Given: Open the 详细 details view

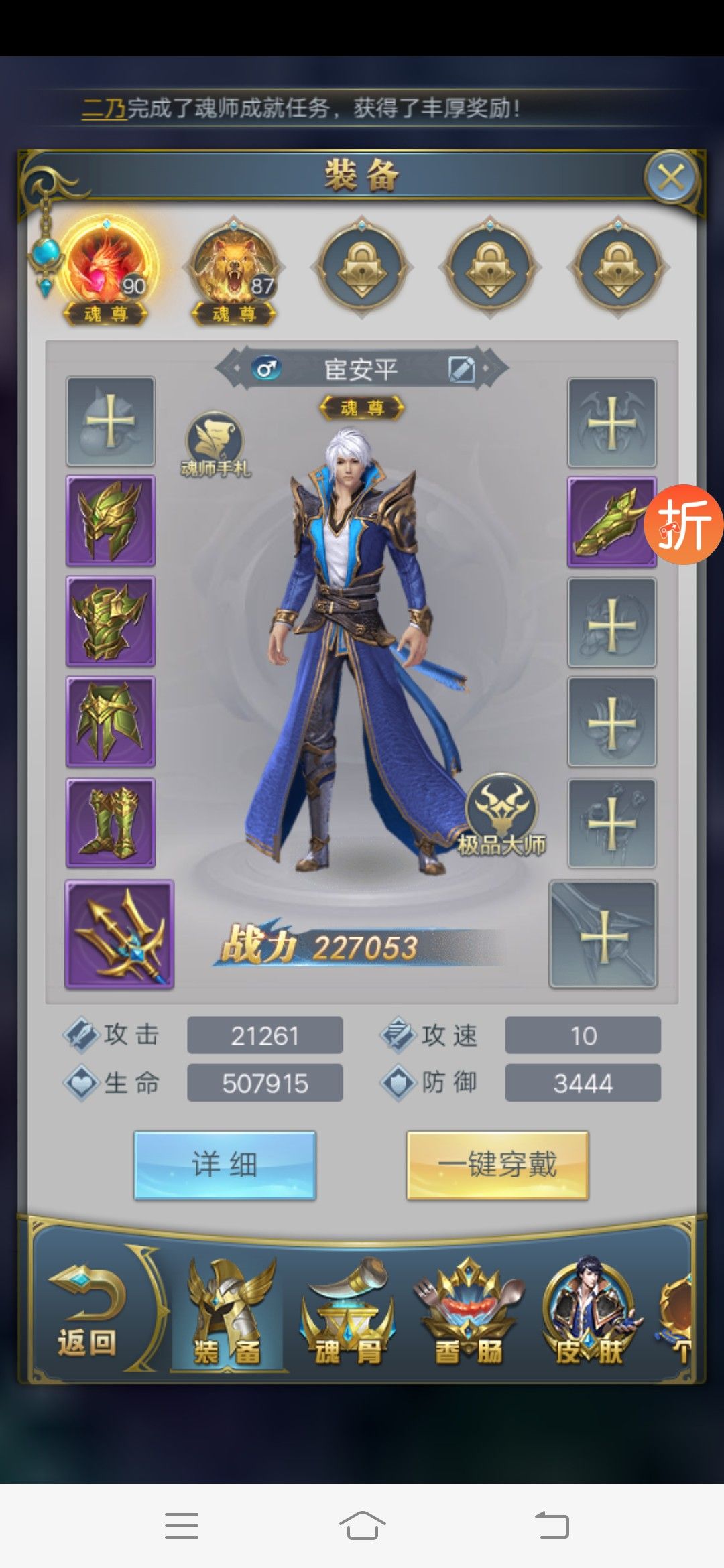Looking at the screenshot, I should (x=225, y=1165).
